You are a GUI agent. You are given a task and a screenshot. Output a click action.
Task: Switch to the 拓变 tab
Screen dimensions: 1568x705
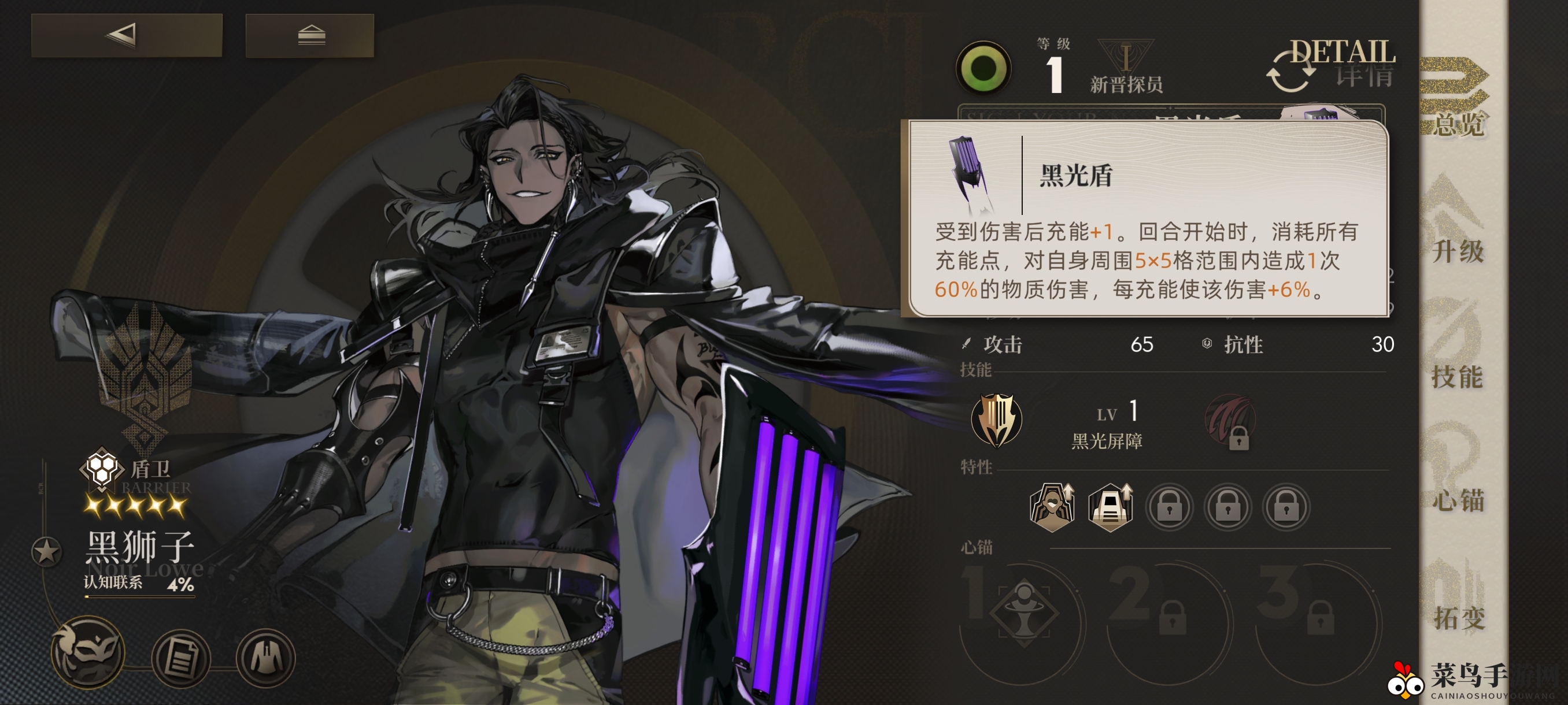point(1458,599)
